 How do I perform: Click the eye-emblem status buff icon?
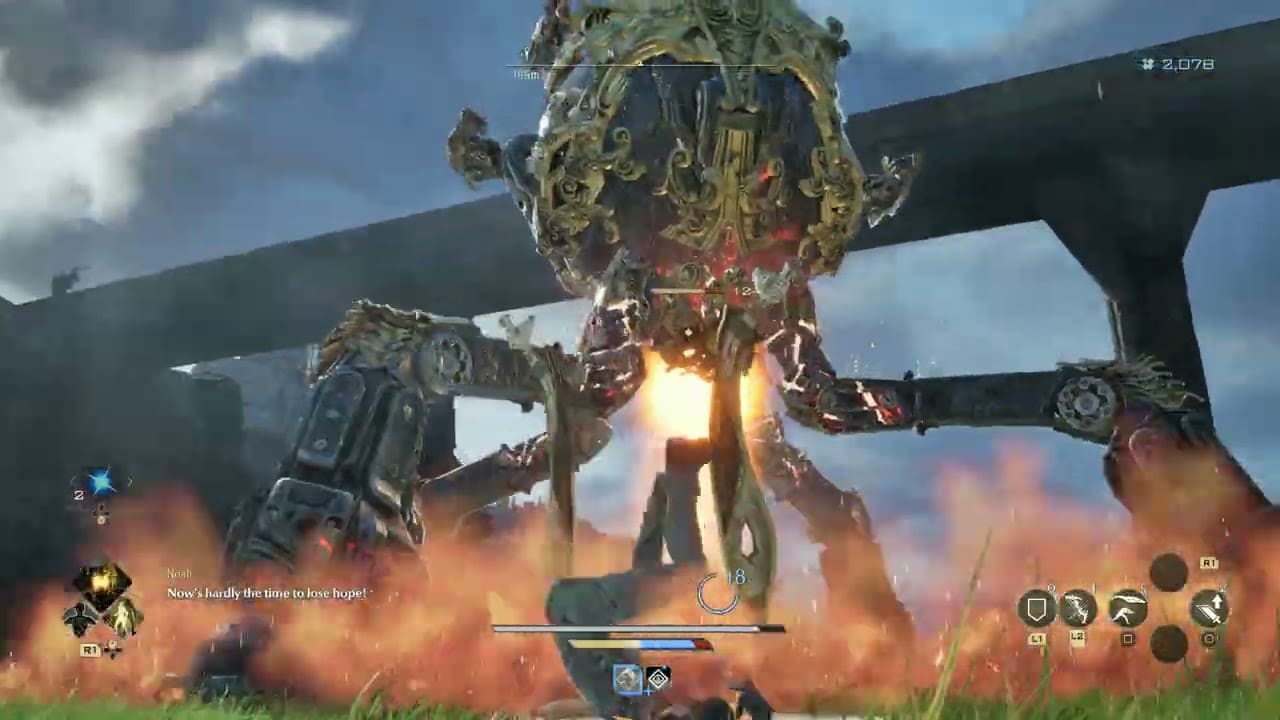coord(658,679)
